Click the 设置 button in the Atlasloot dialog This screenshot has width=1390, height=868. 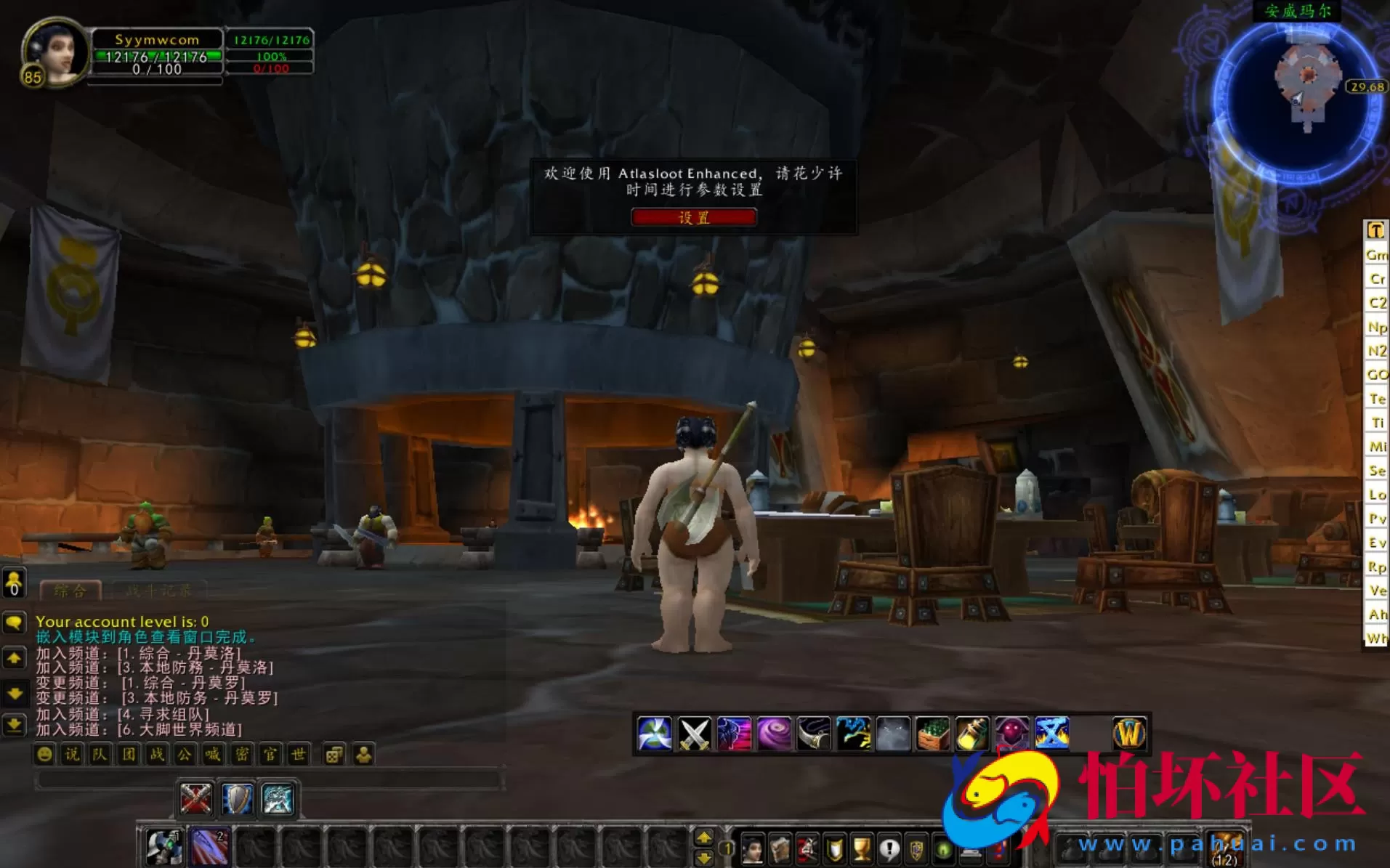[694, 217]
